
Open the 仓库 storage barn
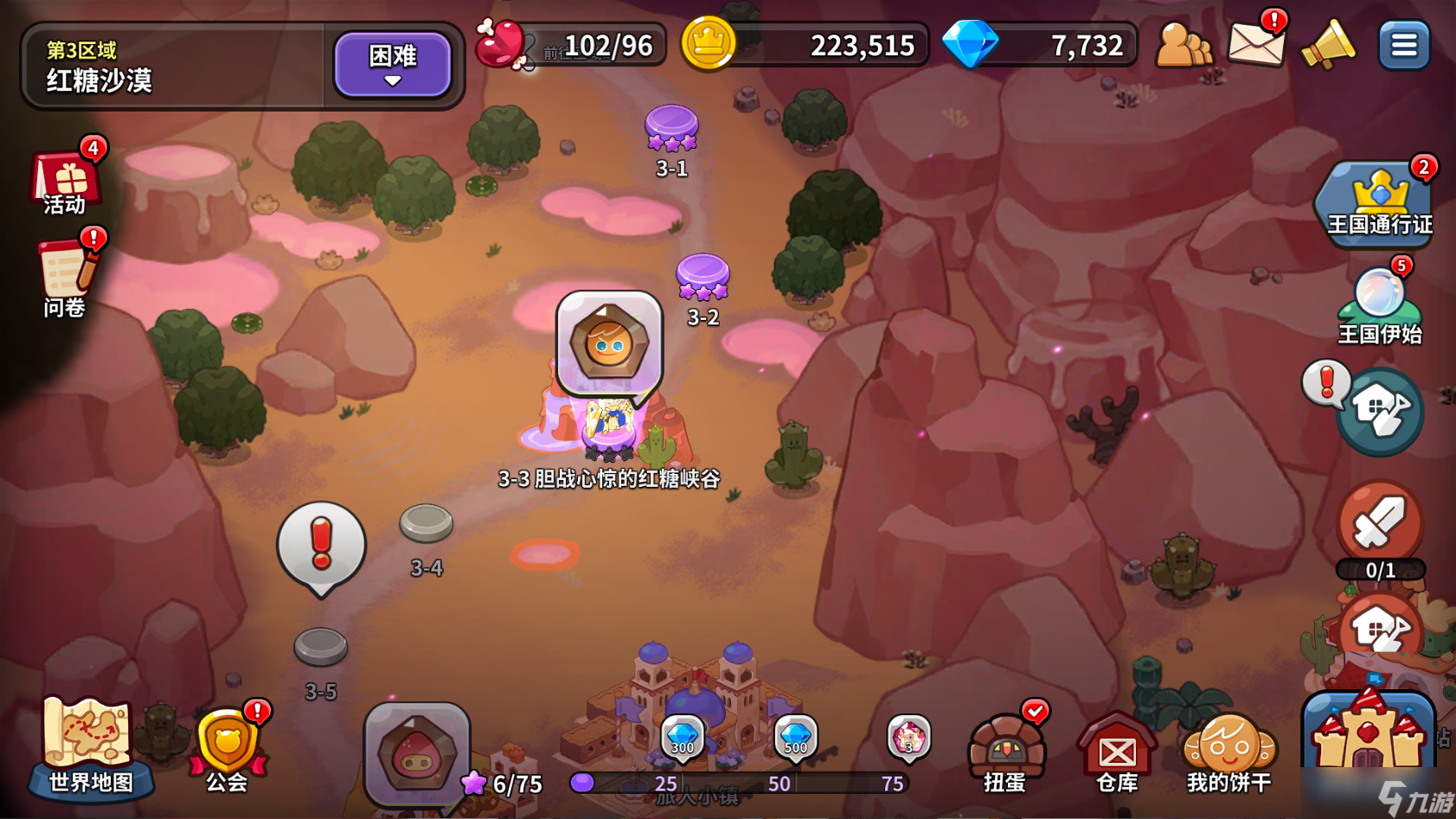click(1117, 751)
